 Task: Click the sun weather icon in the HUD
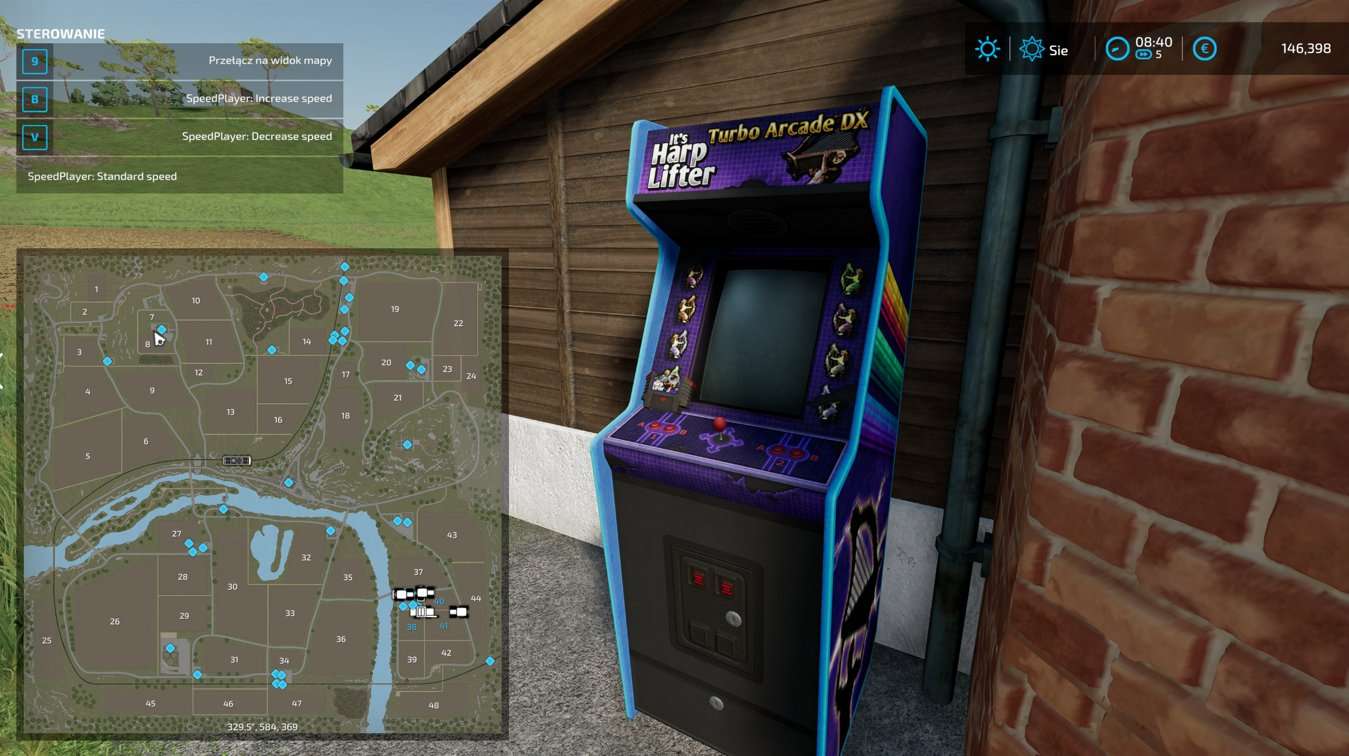click(987, 48)
